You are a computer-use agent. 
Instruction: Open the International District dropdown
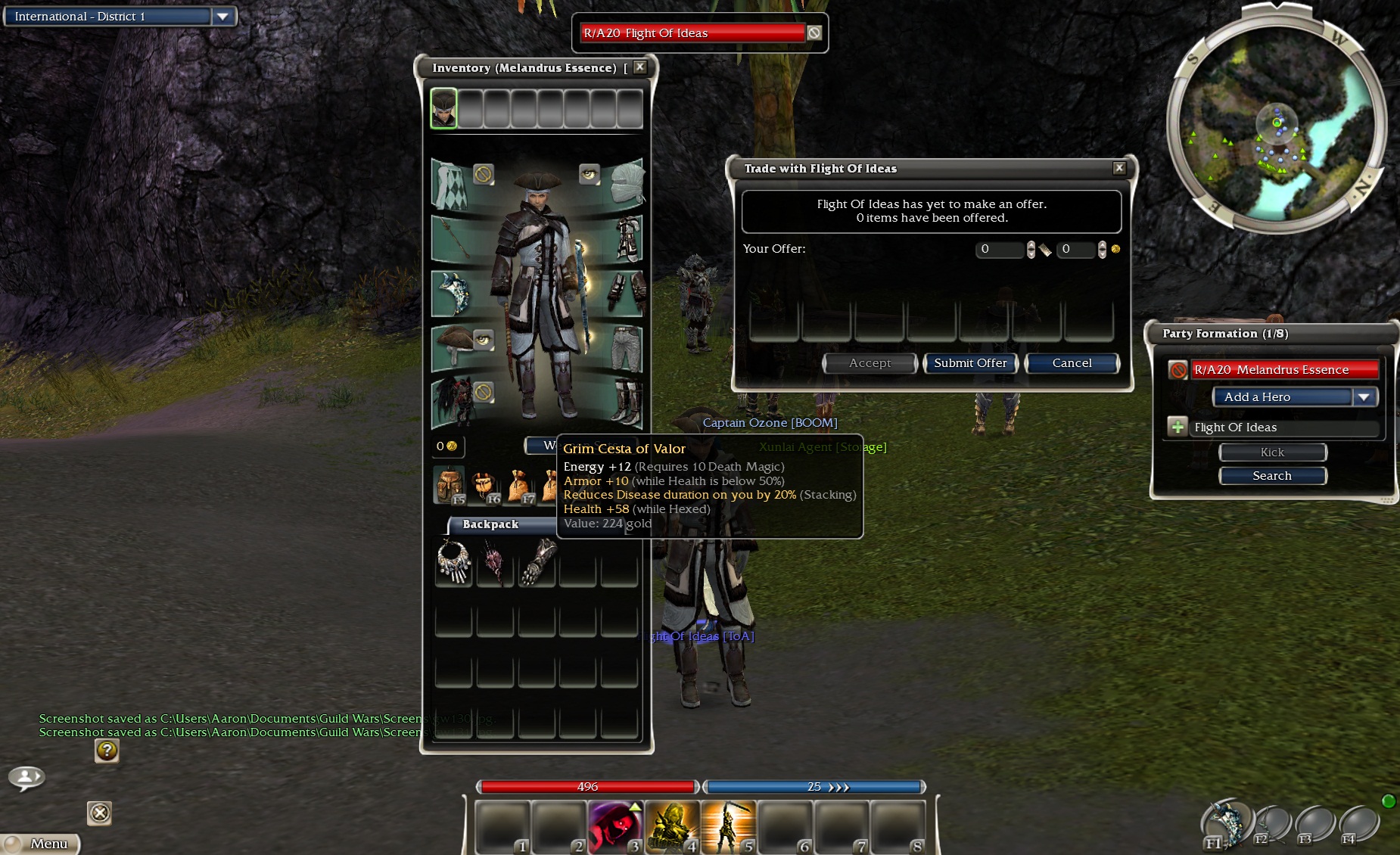point(222,17)
